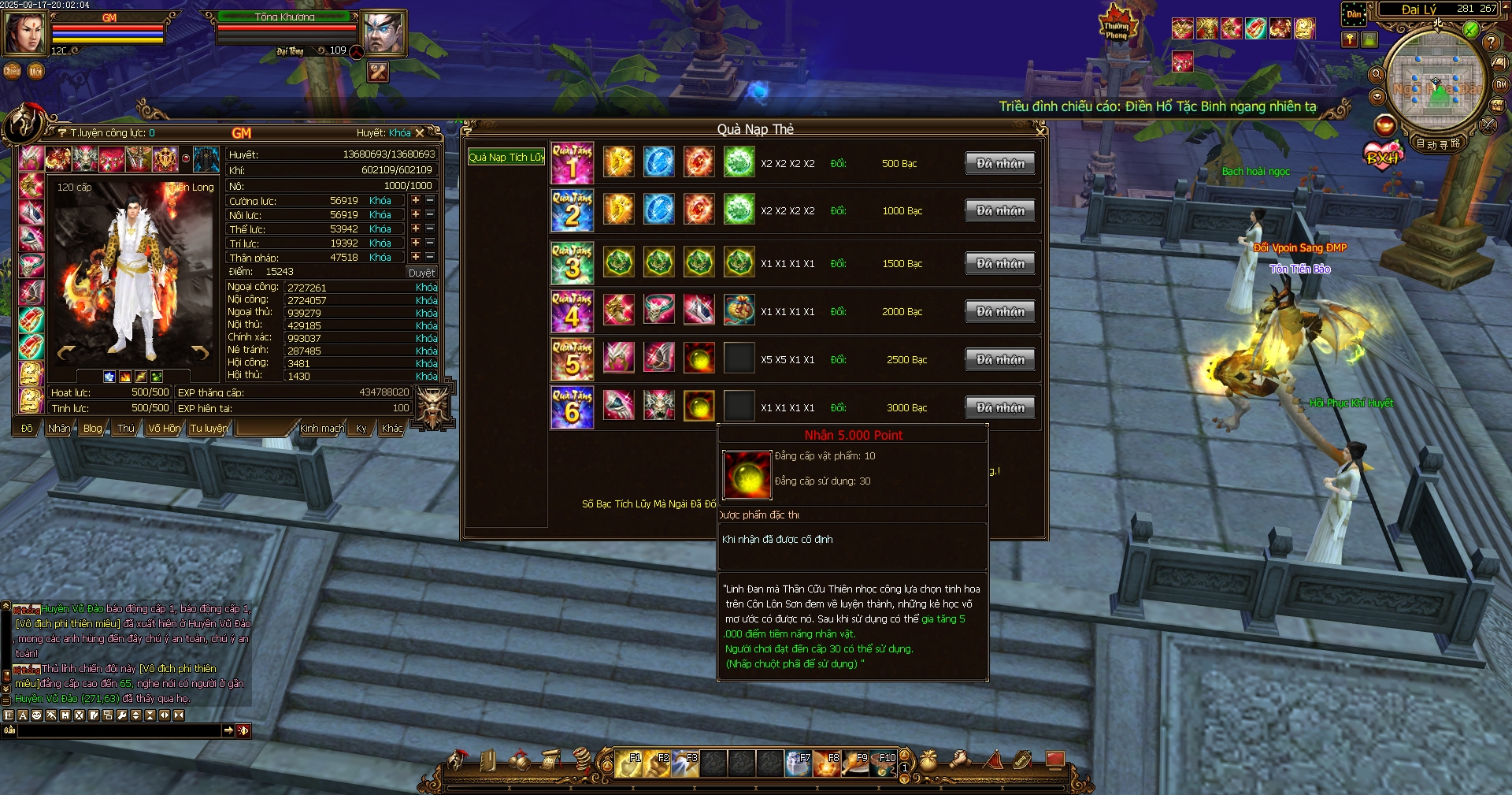This screenshot has width=1512, height=795.
Task: Activate the F7 hotbar skill
Action: coord(799,763)
